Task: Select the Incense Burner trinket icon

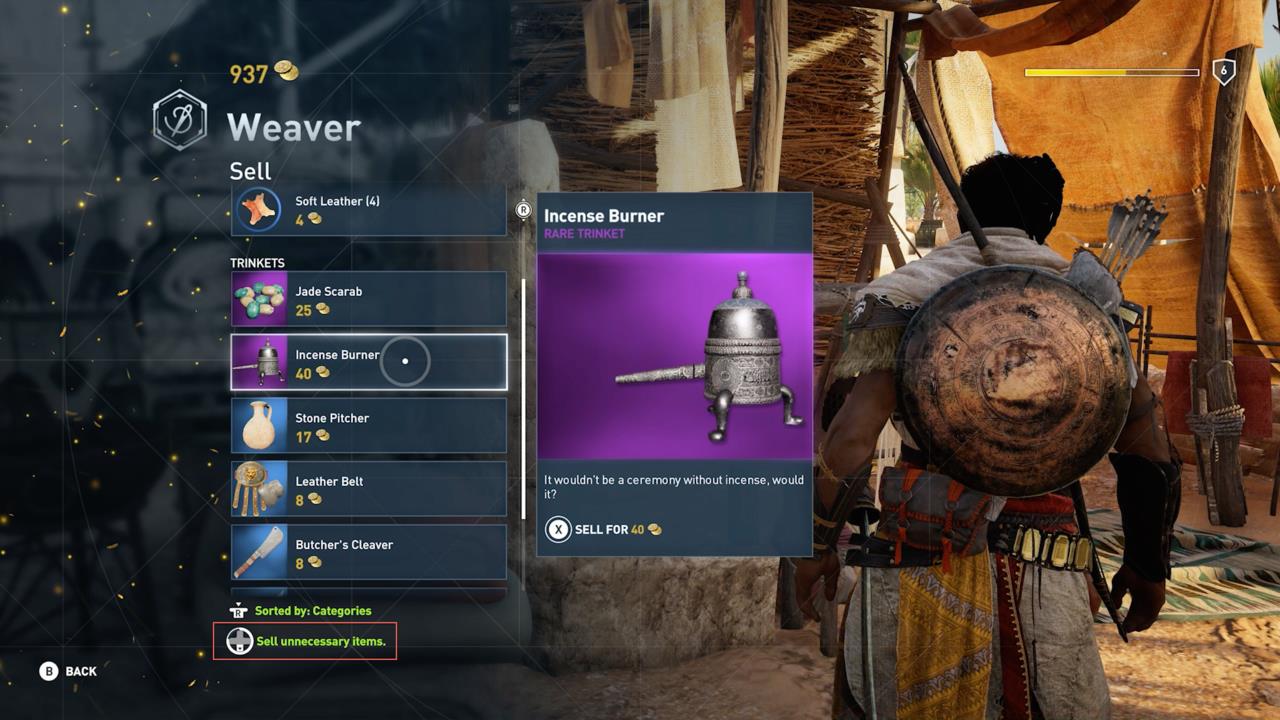Action: pos(259,362)
